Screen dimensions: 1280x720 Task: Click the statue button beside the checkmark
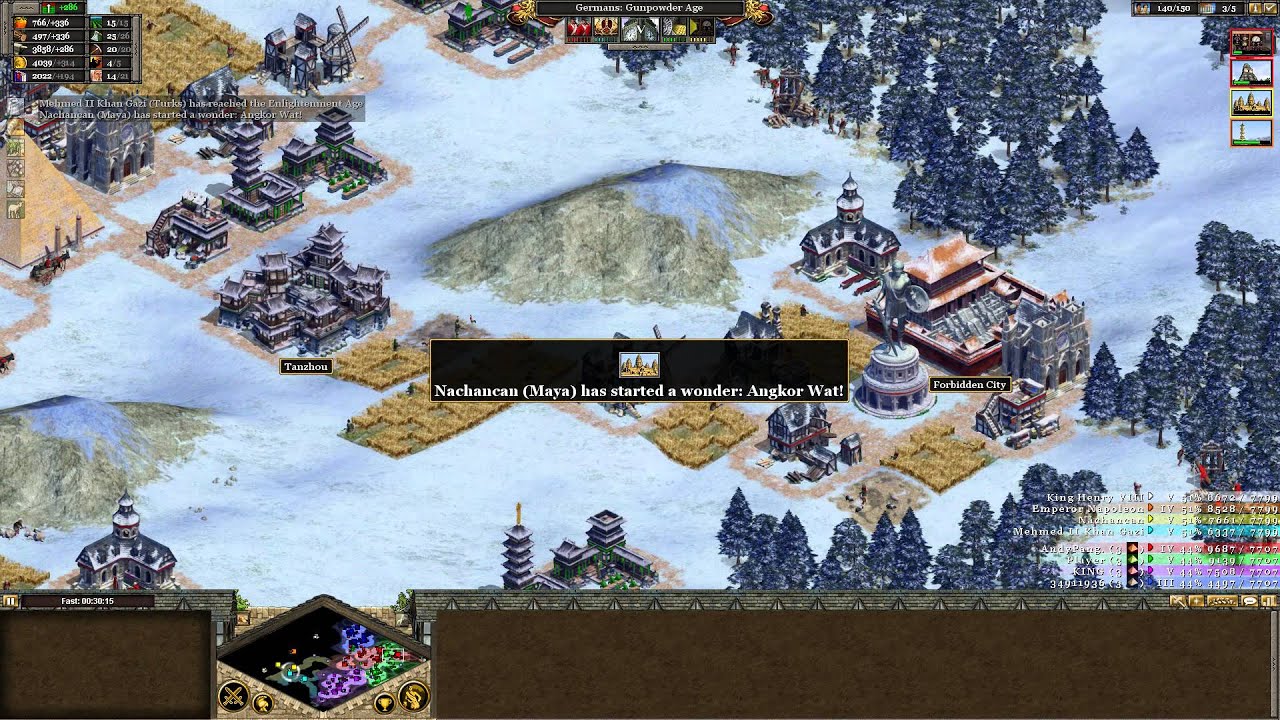click(1253, 8)
